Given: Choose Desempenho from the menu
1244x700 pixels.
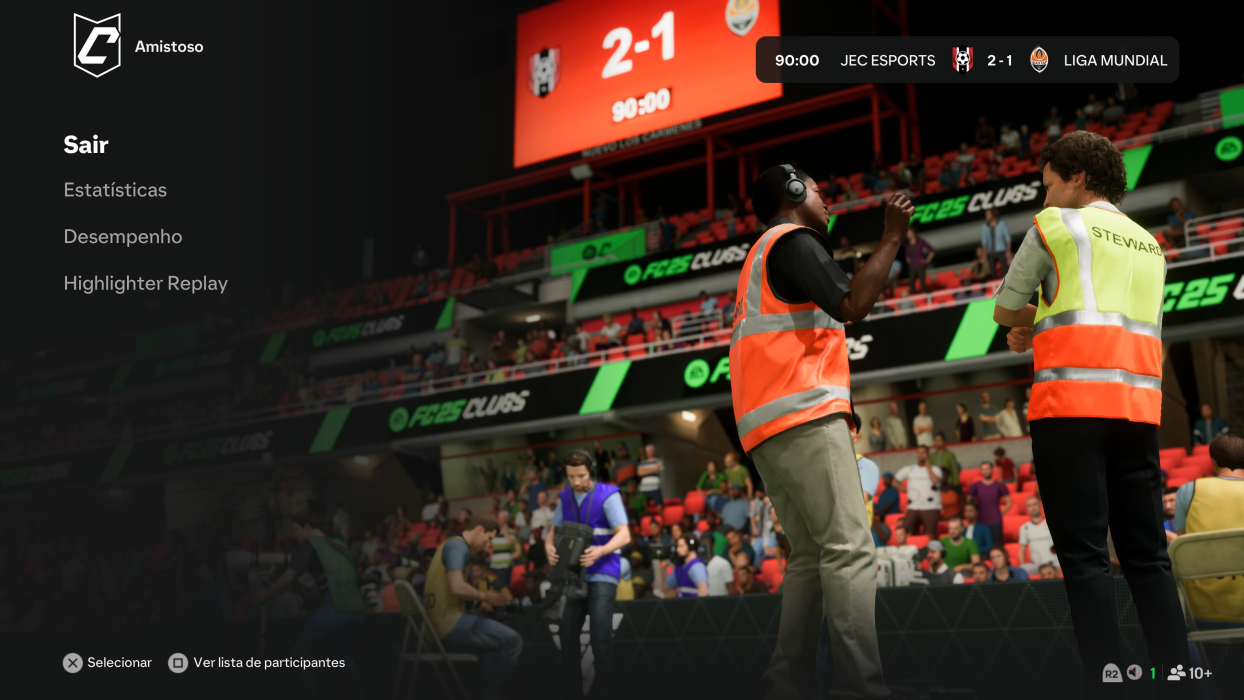Looking at the screenshot, I should pyautogui.click(x=123, y=237).
